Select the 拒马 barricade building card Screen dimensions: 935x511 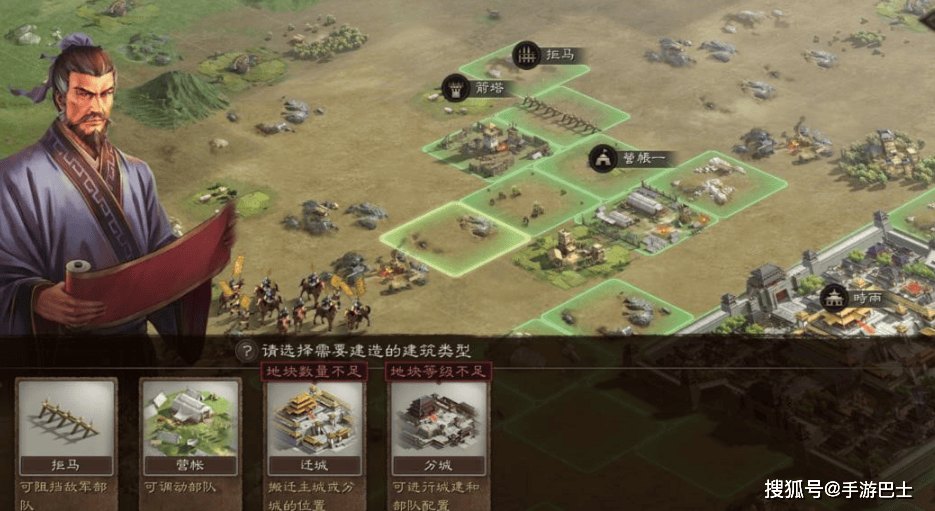point(66,427)
